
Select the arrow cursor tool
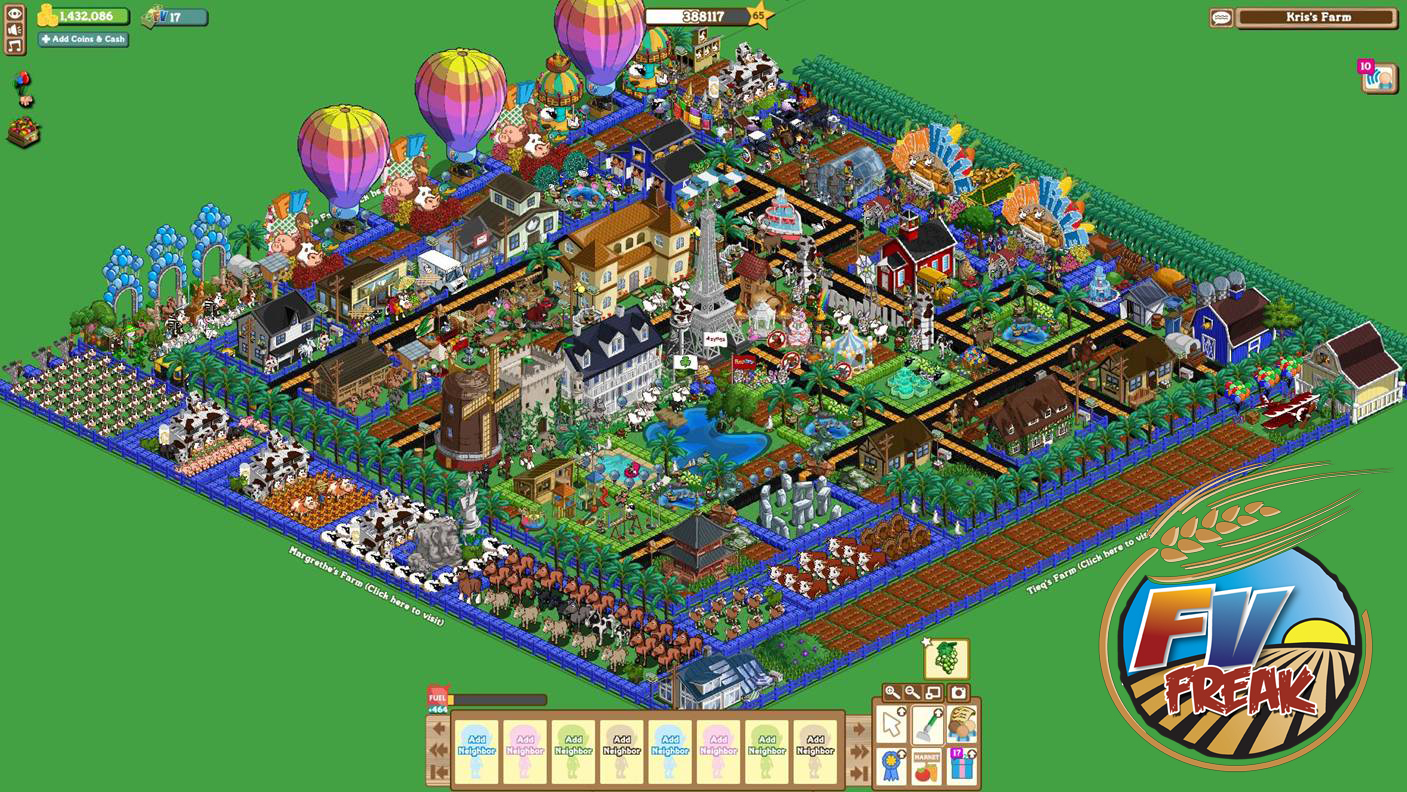coord(892,724)
